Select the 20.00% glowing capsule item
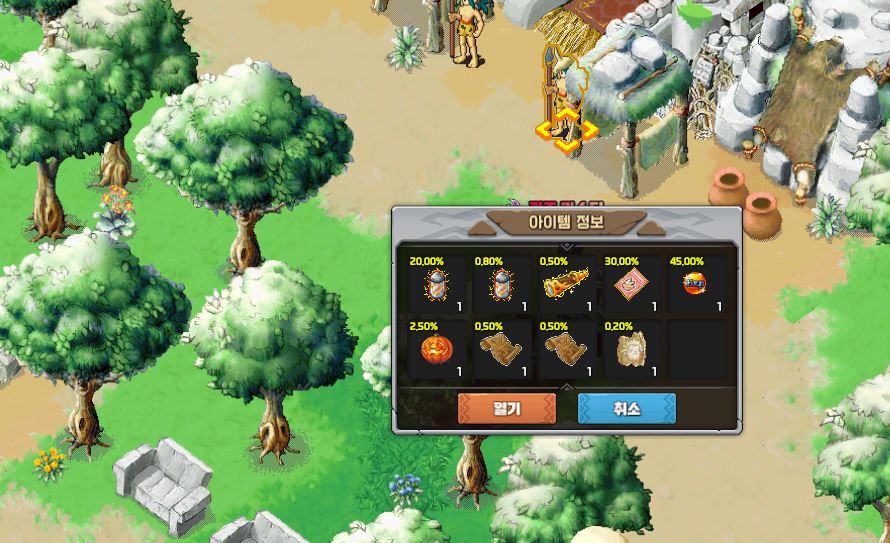This screenshot has width=890, height=543. click(x=436, y=285)
